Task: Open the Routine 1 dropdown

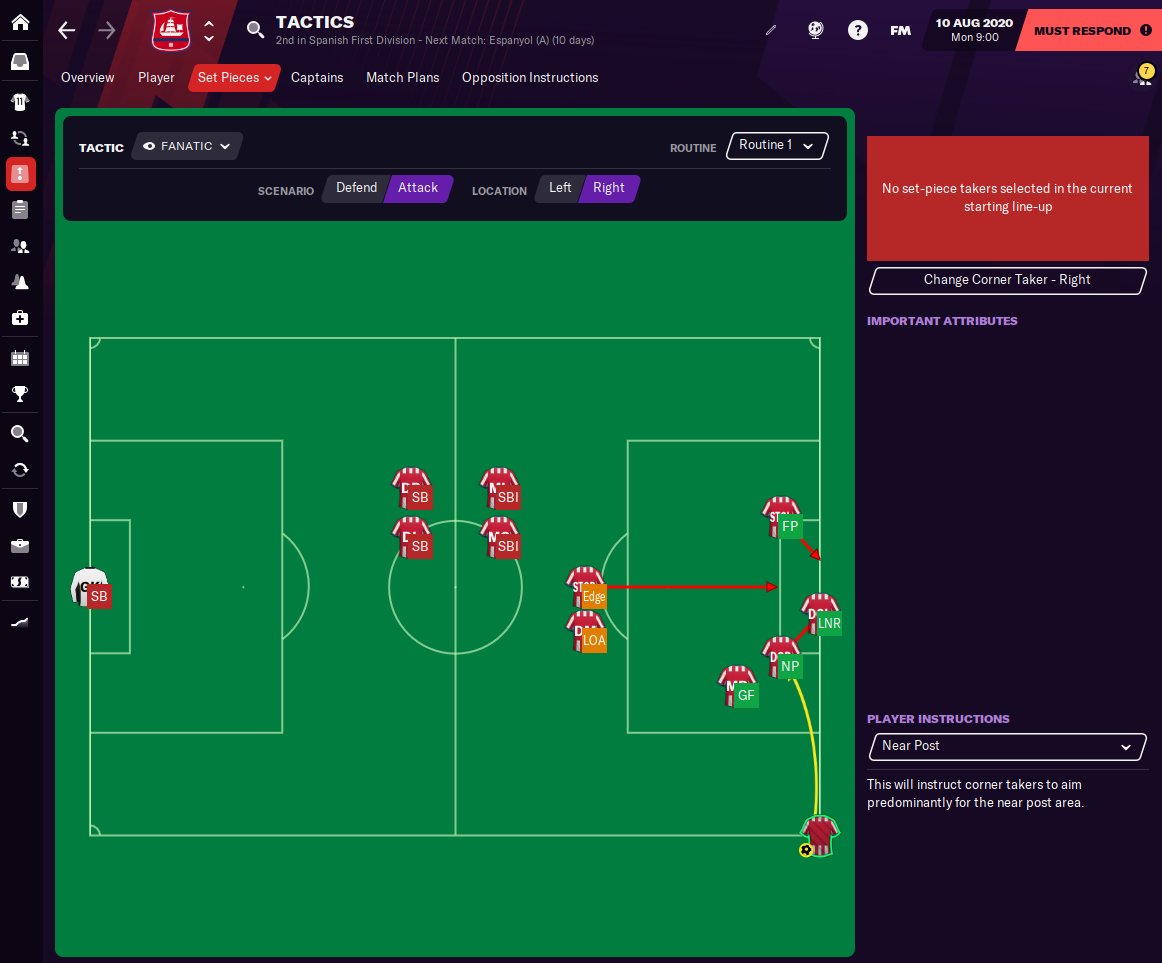Action: [777, 146]
